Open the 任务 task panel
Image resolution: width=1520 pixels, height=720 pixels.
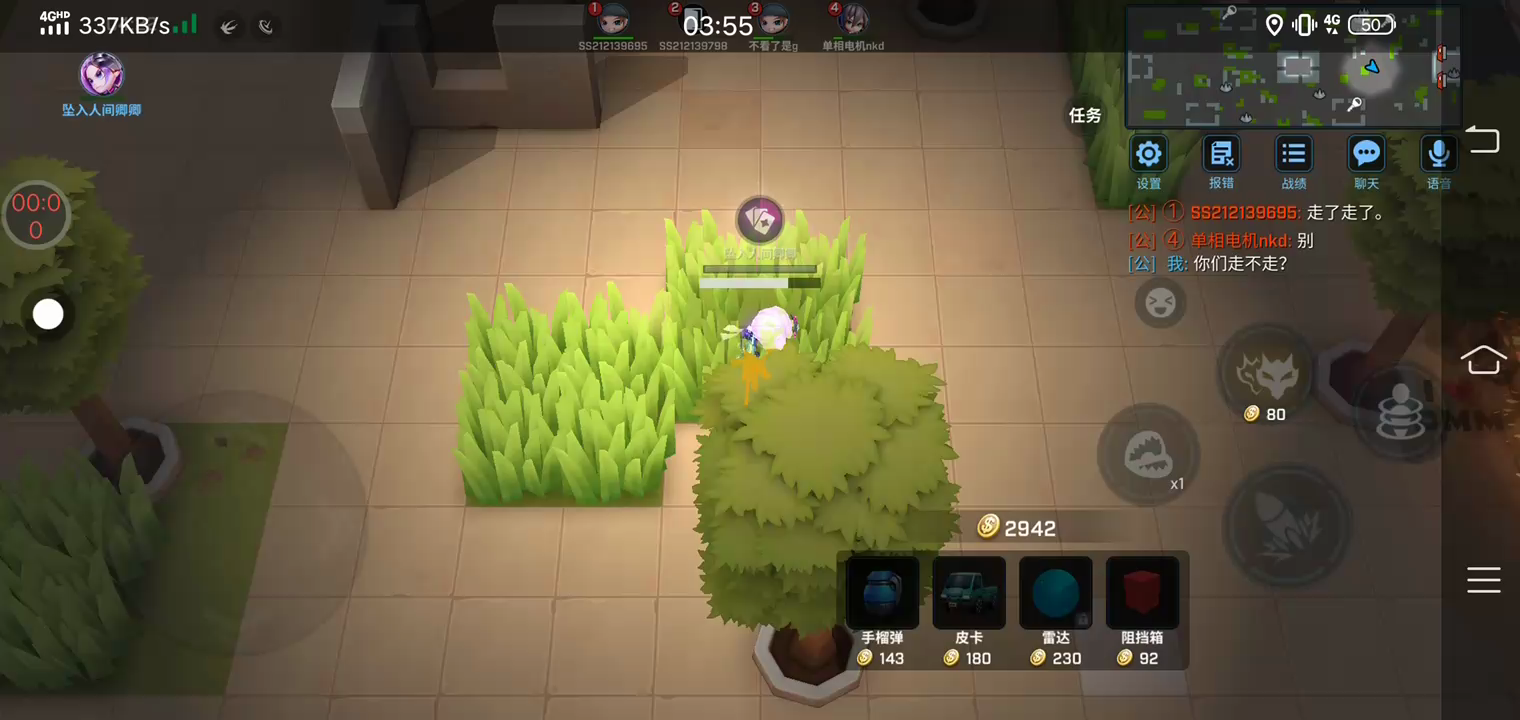(x=1085, y=115)
